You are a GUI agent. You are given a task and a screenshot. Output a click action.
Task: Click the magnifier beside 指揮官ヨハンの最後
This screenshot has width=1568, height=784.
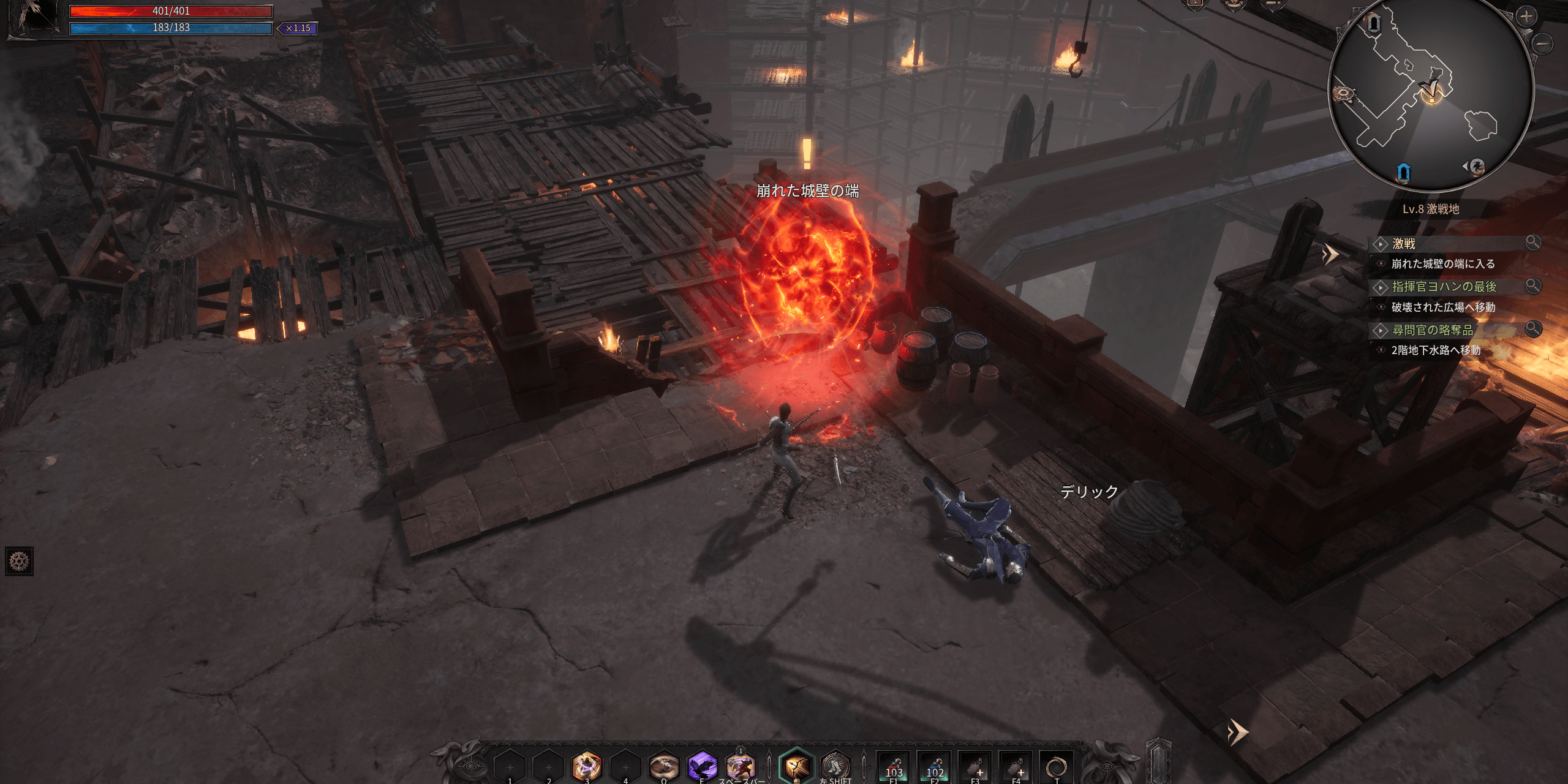[1533, 285]
